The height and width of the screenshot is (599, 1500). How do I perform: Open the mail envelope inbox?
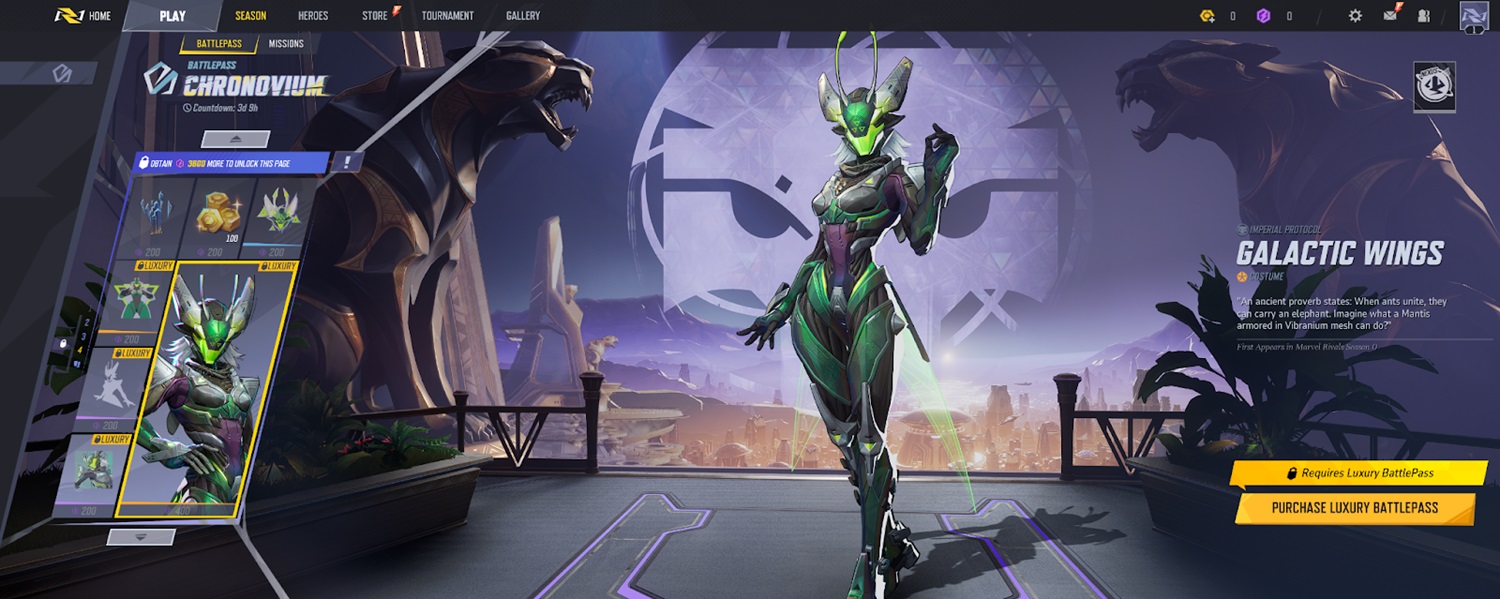(x=1390, y=16)
